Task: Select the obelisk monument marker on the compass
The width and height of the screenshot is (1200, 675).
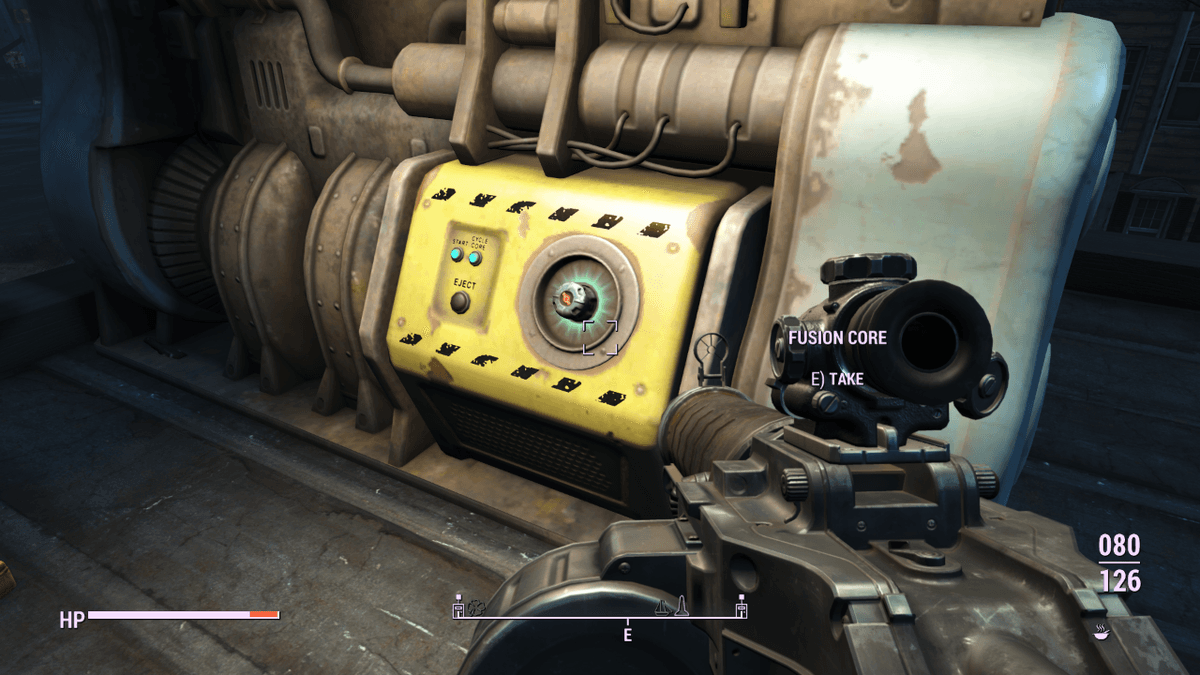Action: pos(681,605)
